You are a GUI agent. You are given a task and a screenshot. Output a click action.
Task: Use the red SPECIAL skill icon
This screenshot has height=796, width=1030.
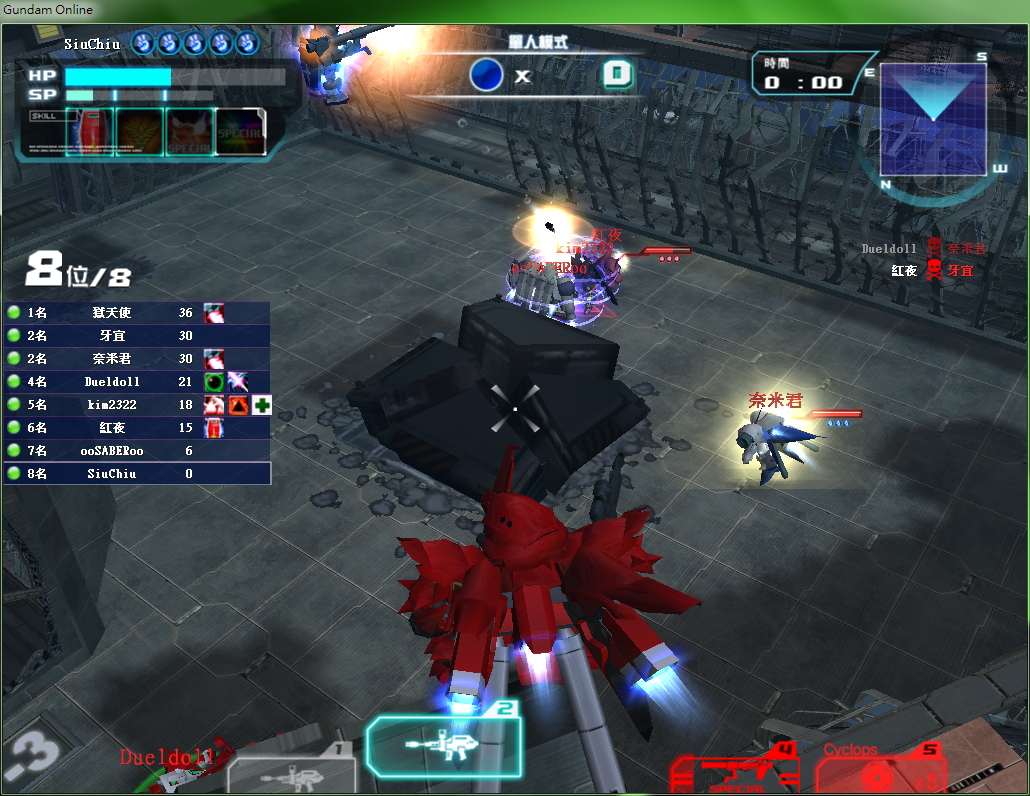click(190, 132)
